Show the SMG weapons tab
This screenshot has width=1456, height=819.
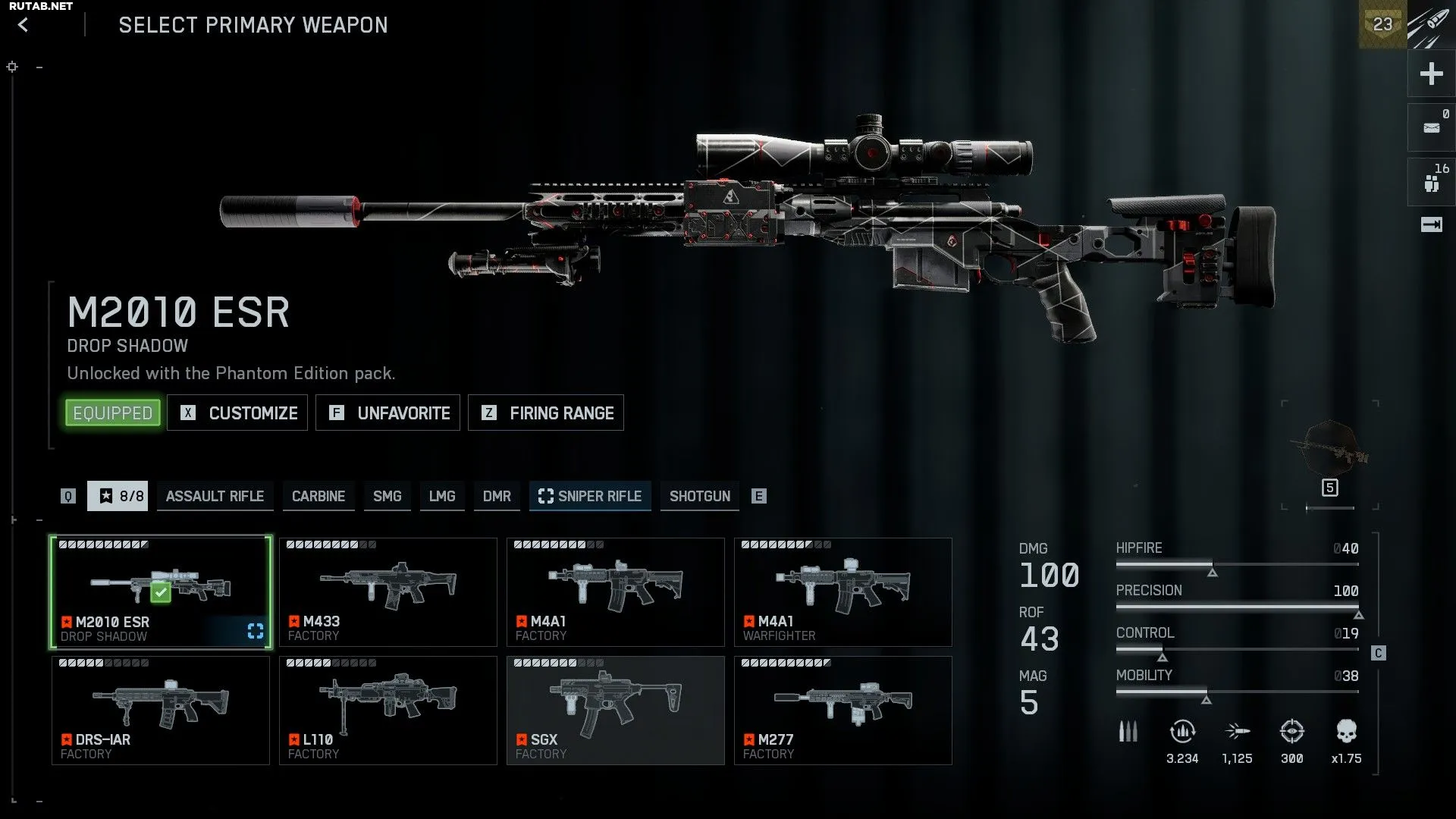point(387,496)
